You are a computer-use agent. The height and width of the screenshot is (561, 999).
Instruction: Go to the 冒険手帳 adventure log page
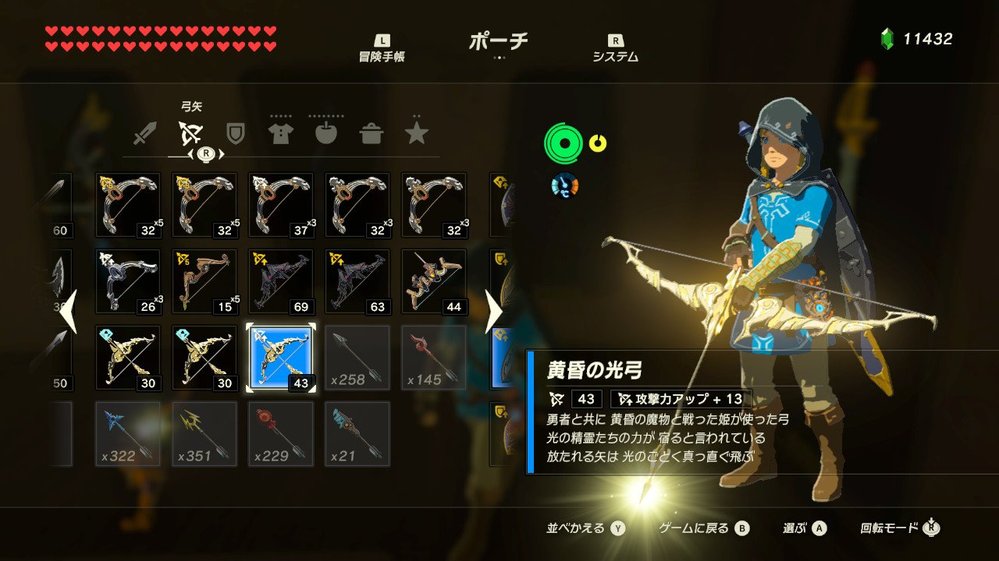[381, 48]
